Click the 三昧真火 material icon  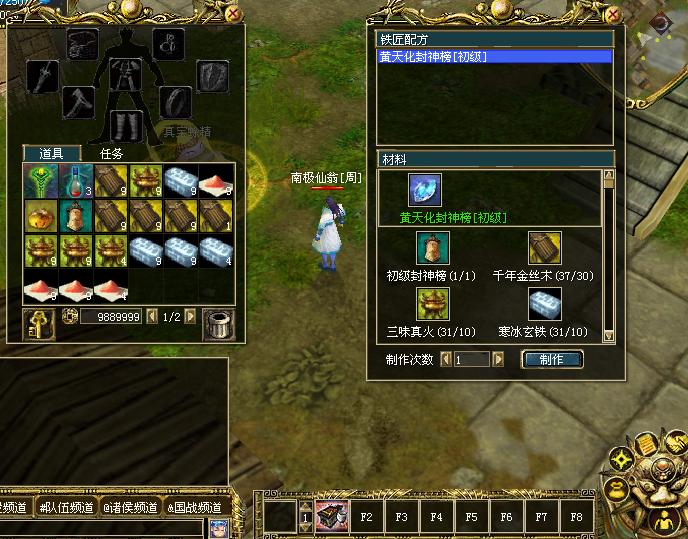(x=433, y=304)
